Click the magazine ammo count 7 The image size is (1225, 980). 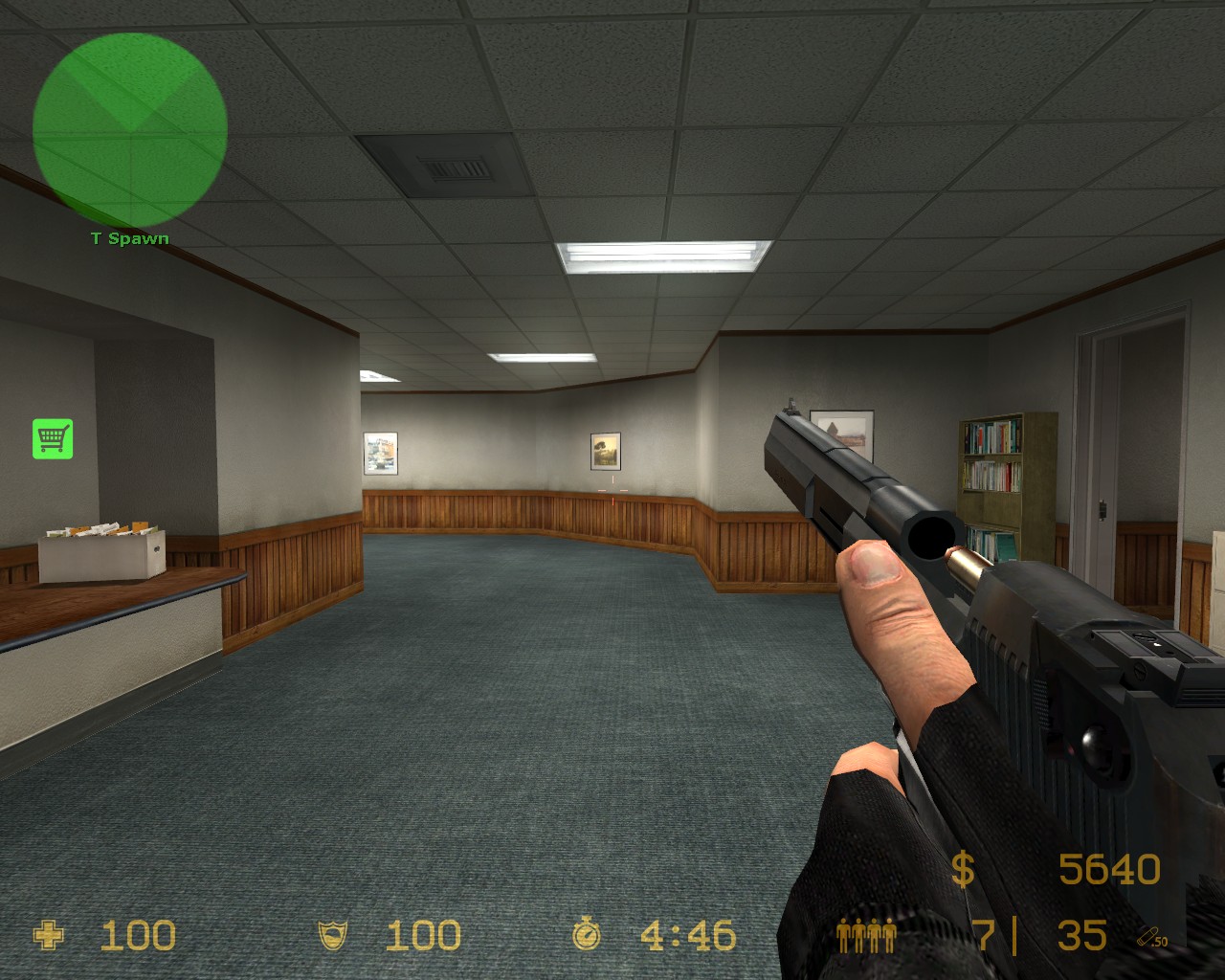click(991, 935)
